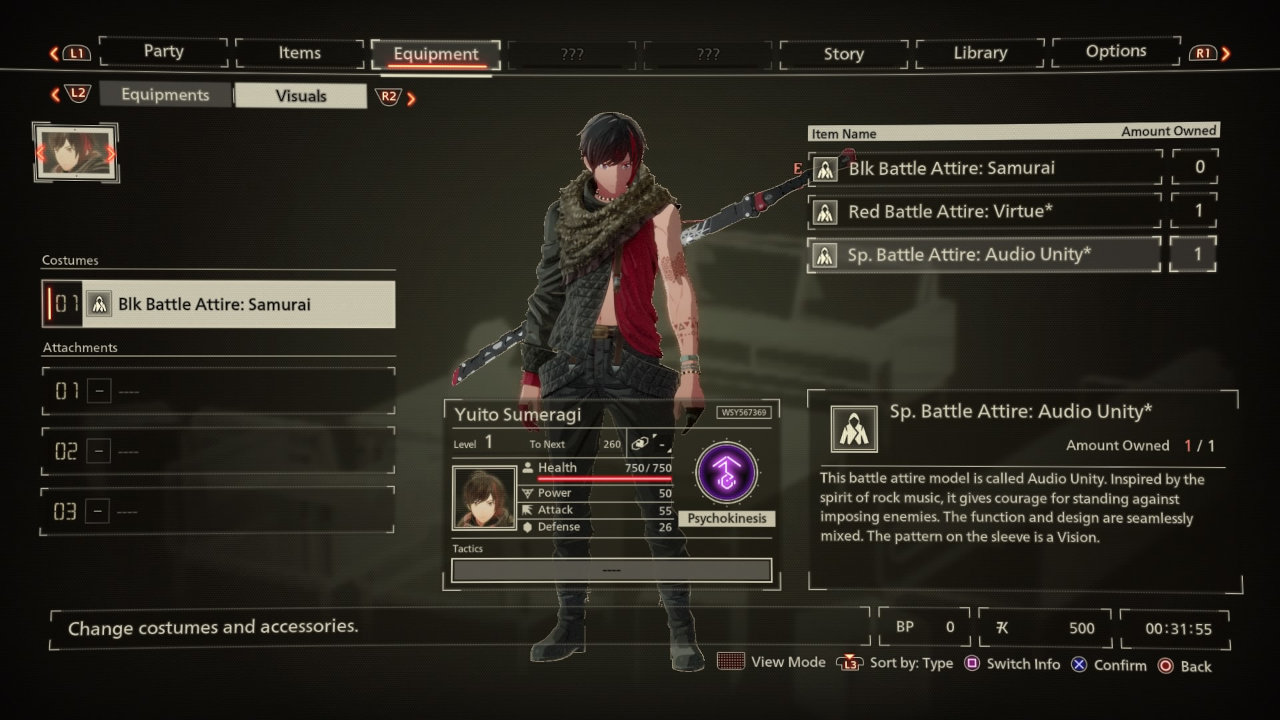Screen dimensions: 1280x720
Task: Click Yuito's portrait on the status card
Action: (484, 497)
